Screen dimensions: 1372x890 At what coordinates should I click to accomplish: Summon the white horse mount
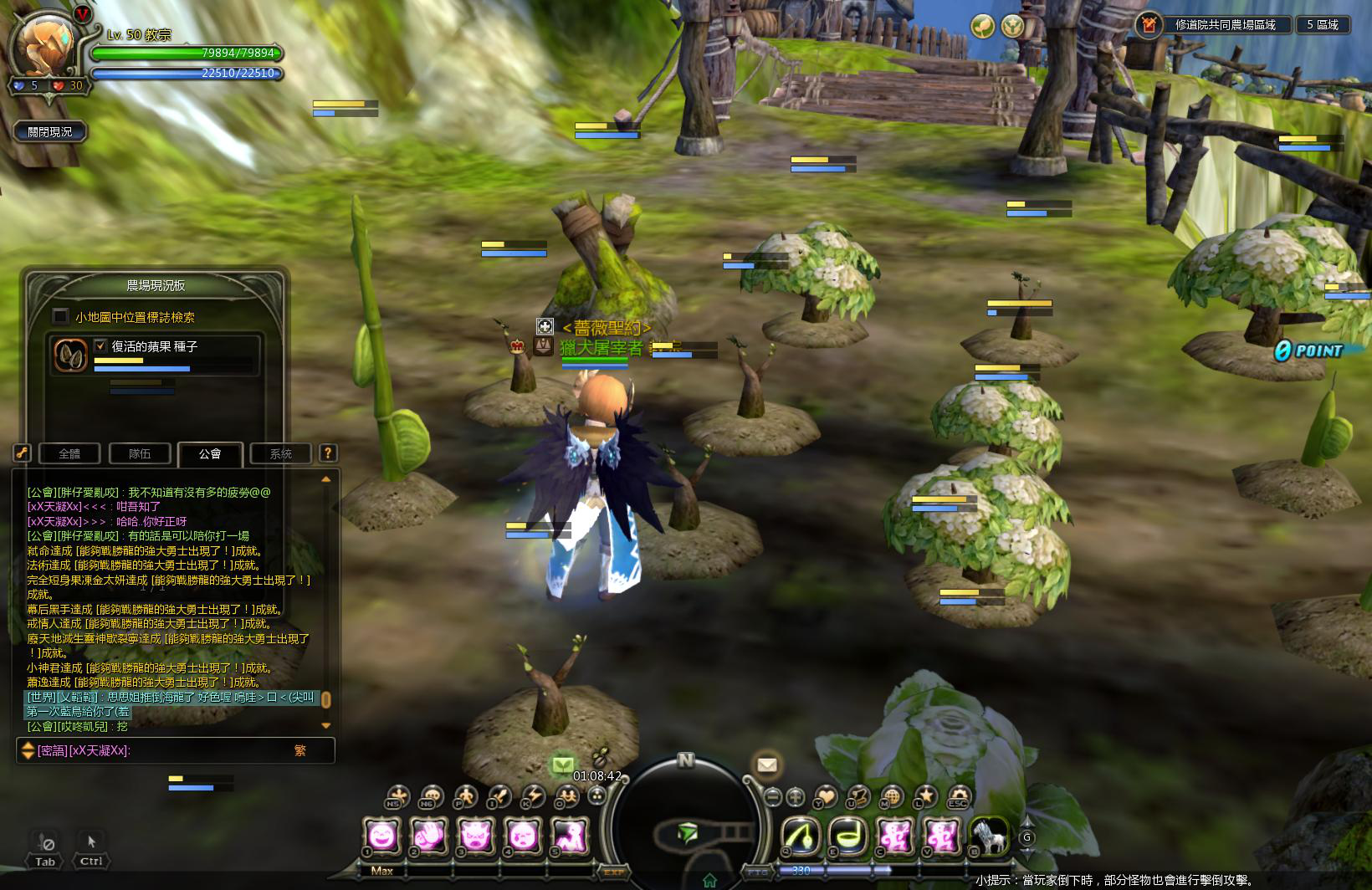(990, 835)
